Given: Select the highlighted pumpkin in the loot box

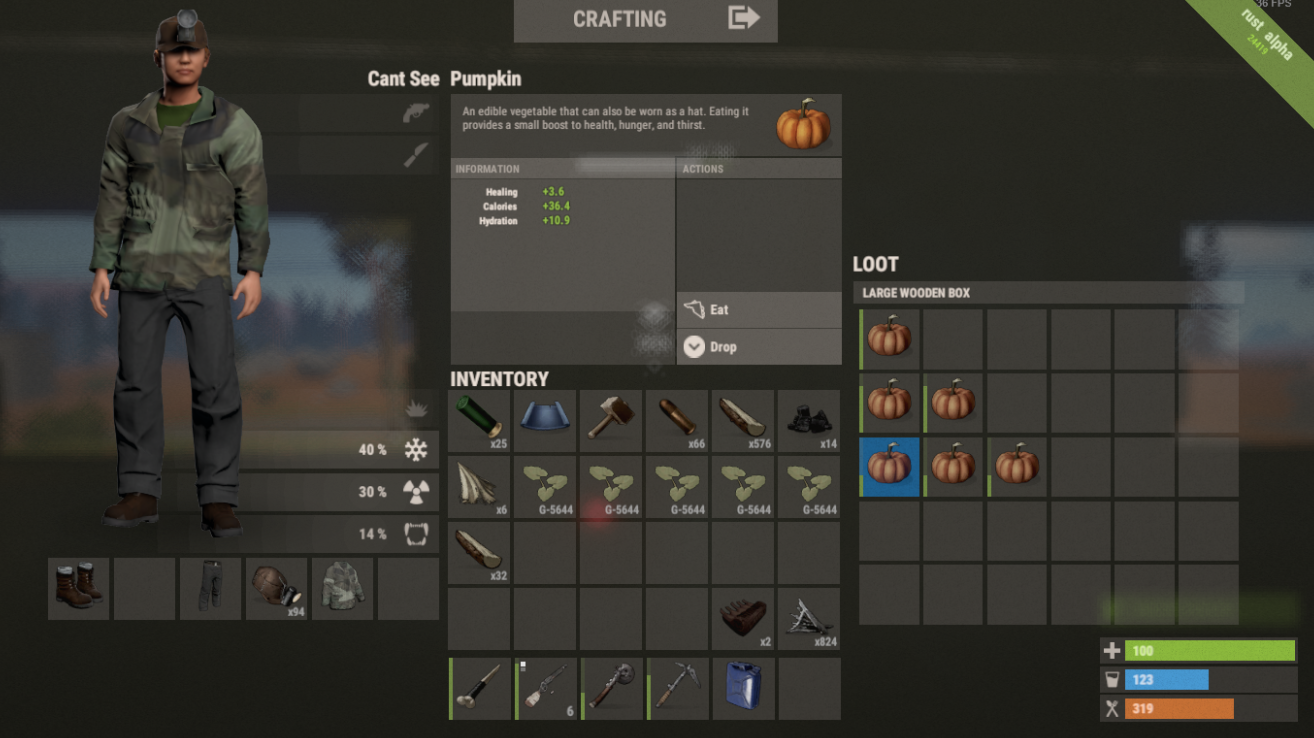Looking at the screenshot, I should tap(889, 466).
